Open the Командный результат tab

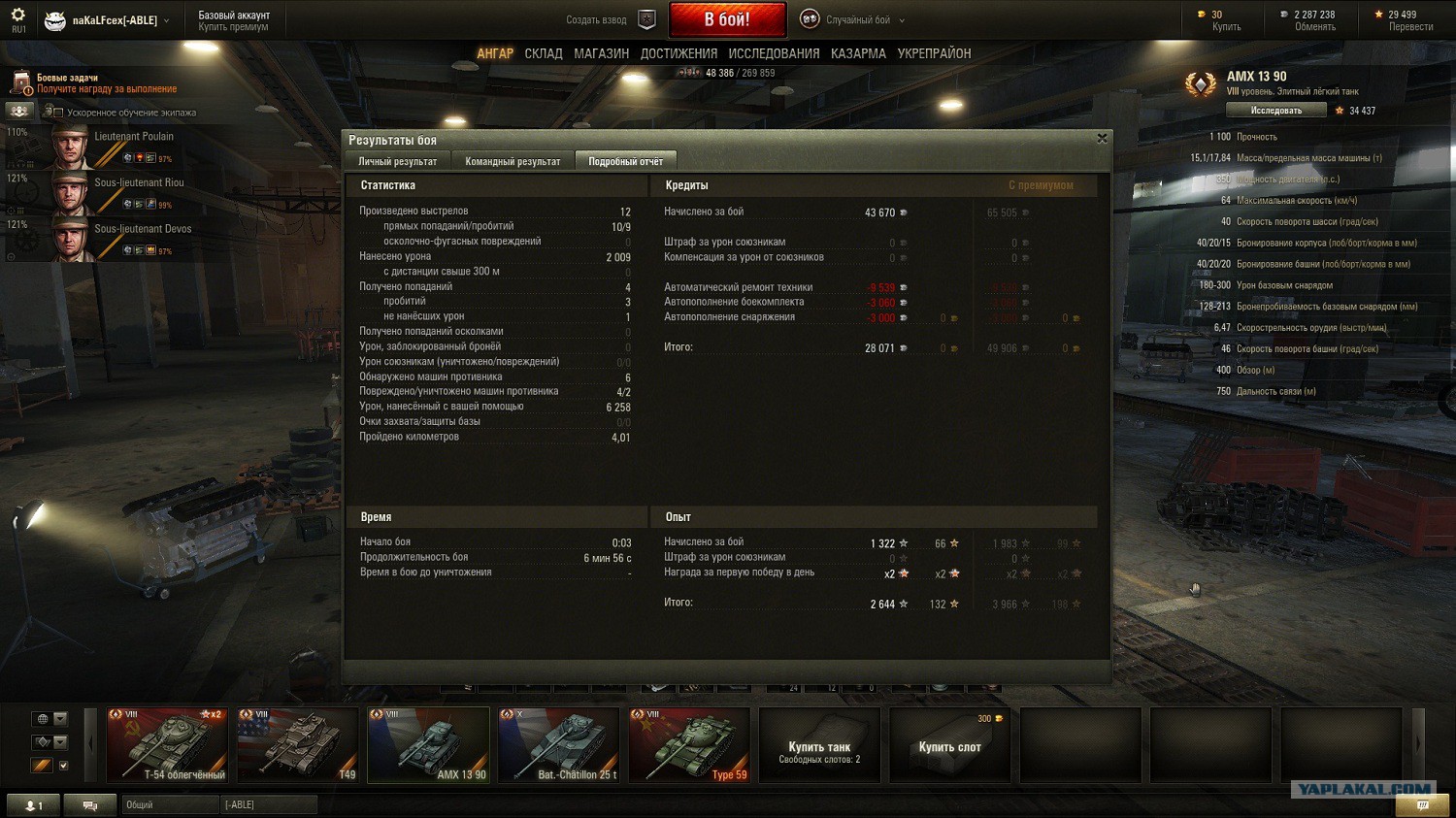click(x=513, y=161)
